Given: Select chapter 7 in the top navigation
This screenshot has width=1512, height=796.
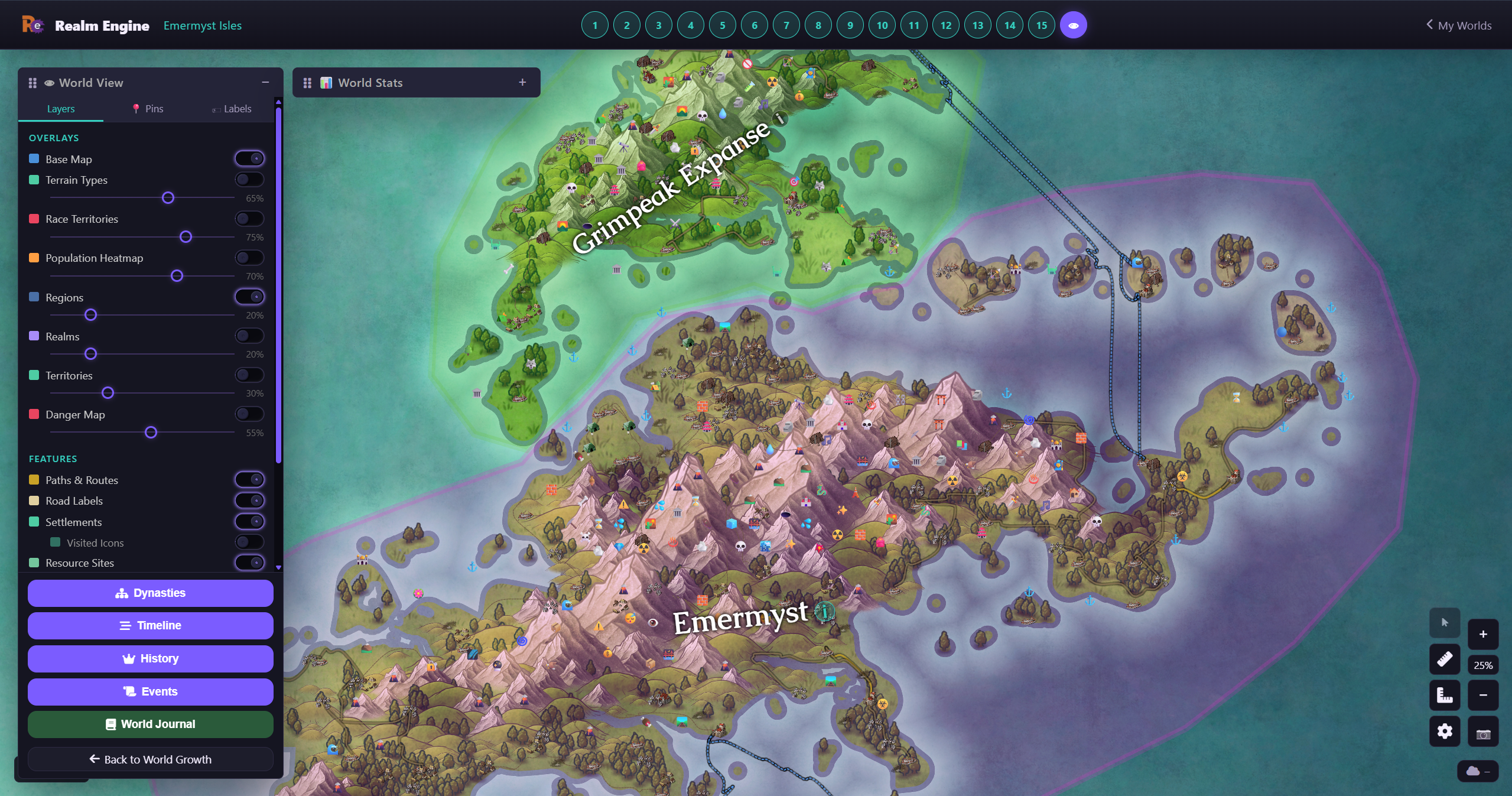Looking at the screenshot, I should (786, 25).
